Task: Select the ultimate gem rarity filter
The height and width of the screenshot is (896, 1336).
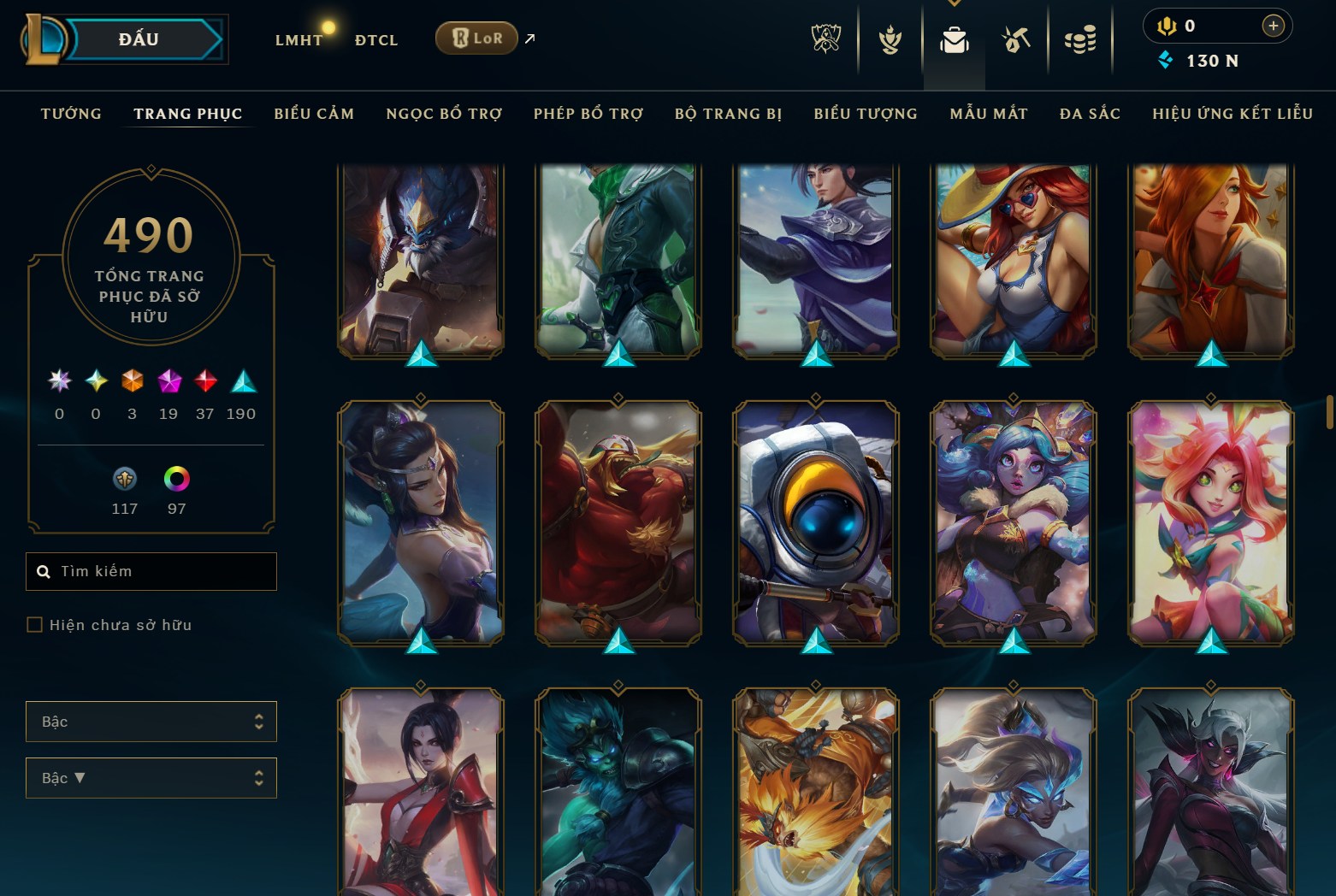Action: (x=59, y=382)
